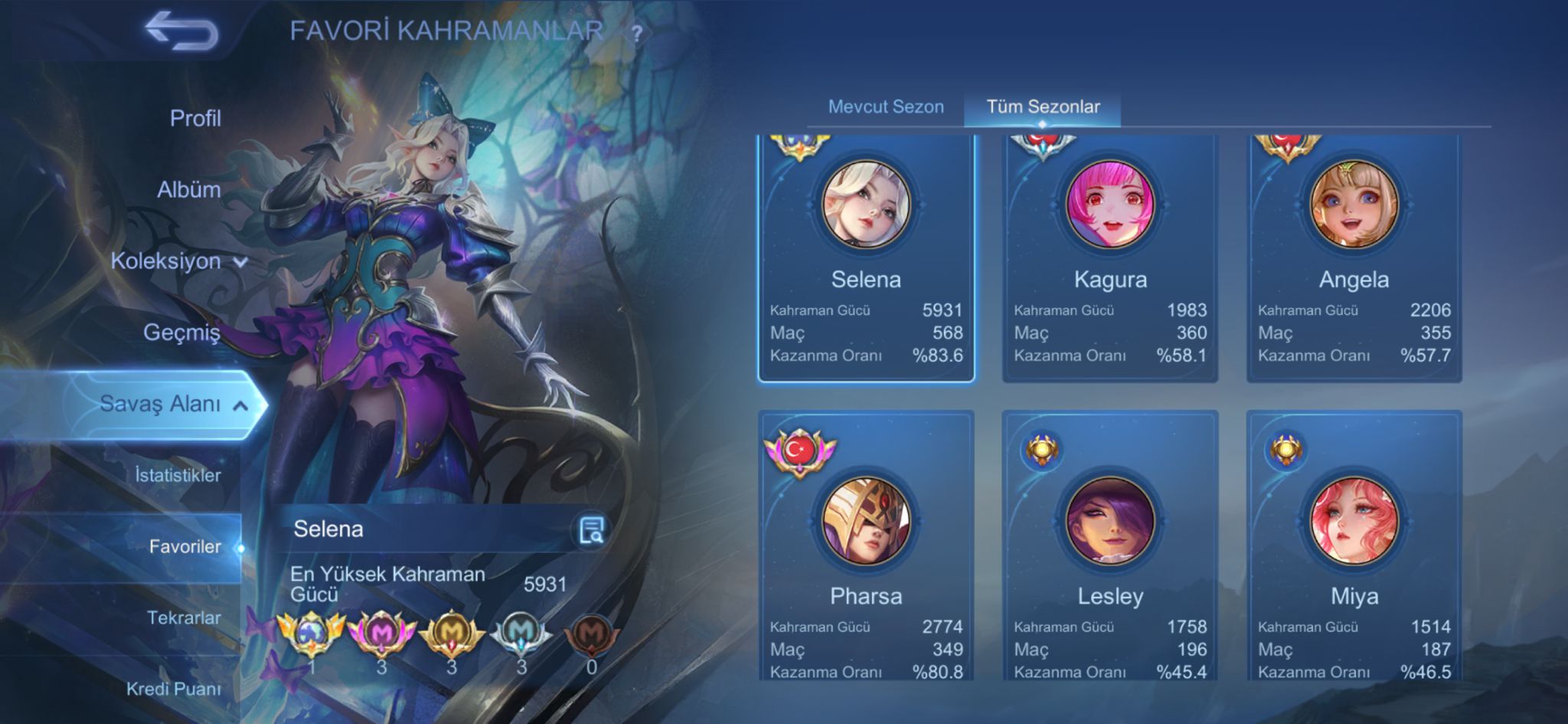The height and width of the screenshot is (724, 1568).
Task: Switch to the Mevcut Sezon tab
Action: (885, 106)
